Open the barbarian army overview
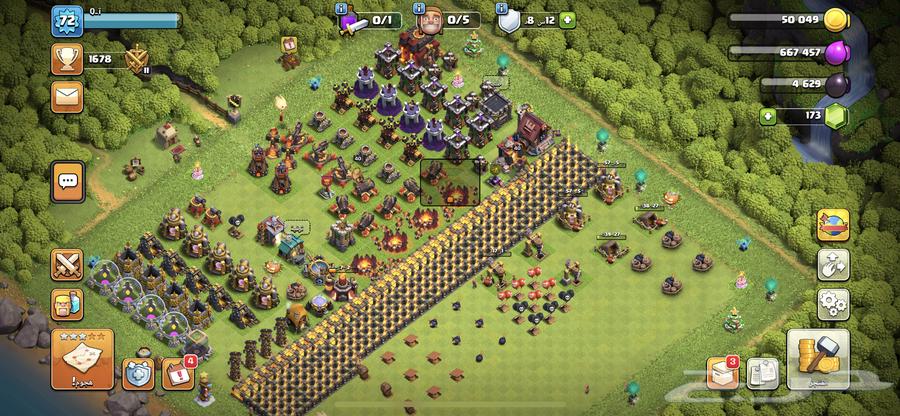Image resolution: width=900 pixels, height=416 pixels. point(67,306)
